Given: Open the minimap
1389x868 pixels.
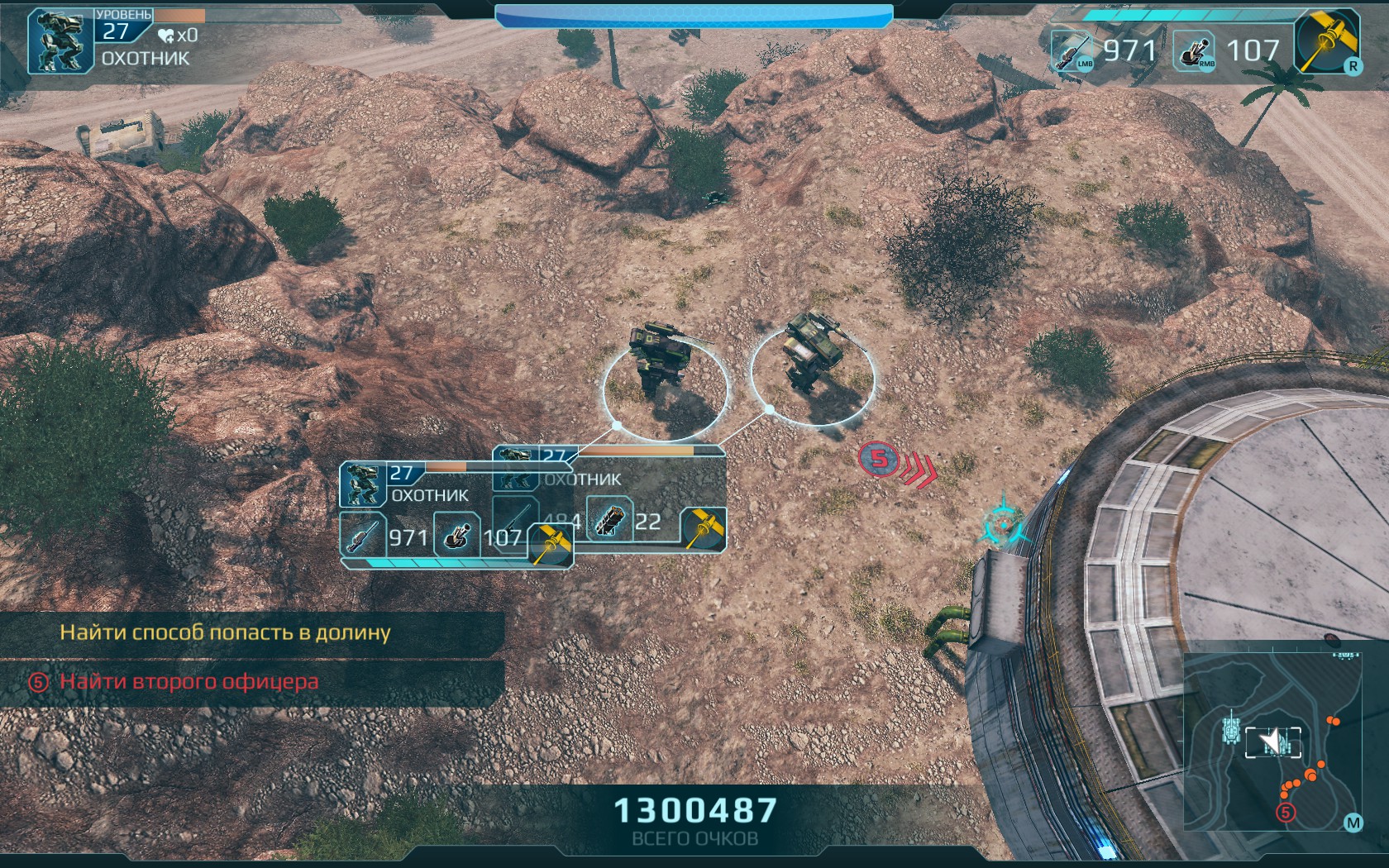Looking at the screenshot, I should pos(1272,742).
